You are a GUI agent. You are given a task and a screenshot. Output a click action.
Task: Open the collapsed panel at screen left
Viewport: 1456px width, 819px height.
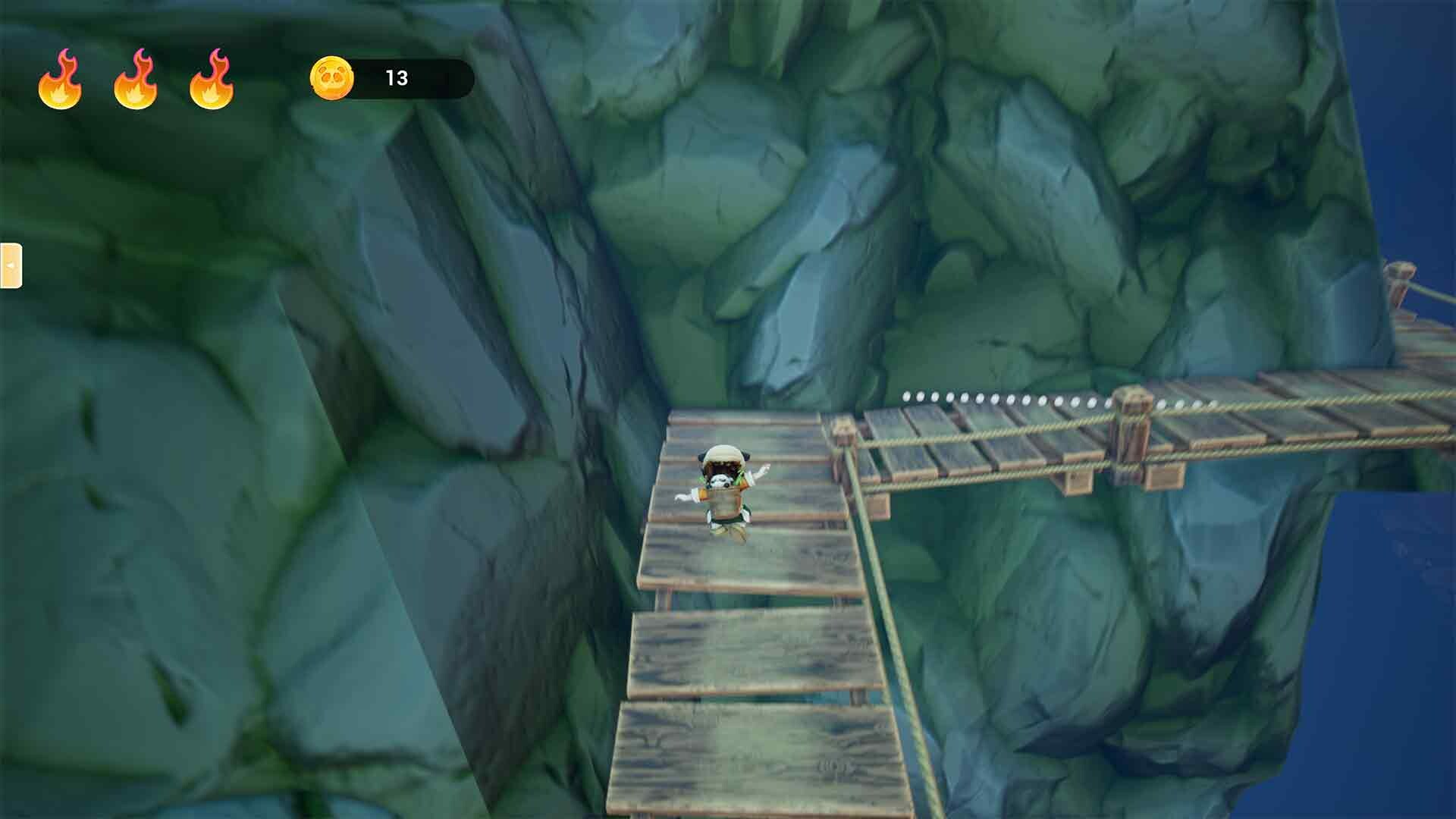[x=11, y=267]
